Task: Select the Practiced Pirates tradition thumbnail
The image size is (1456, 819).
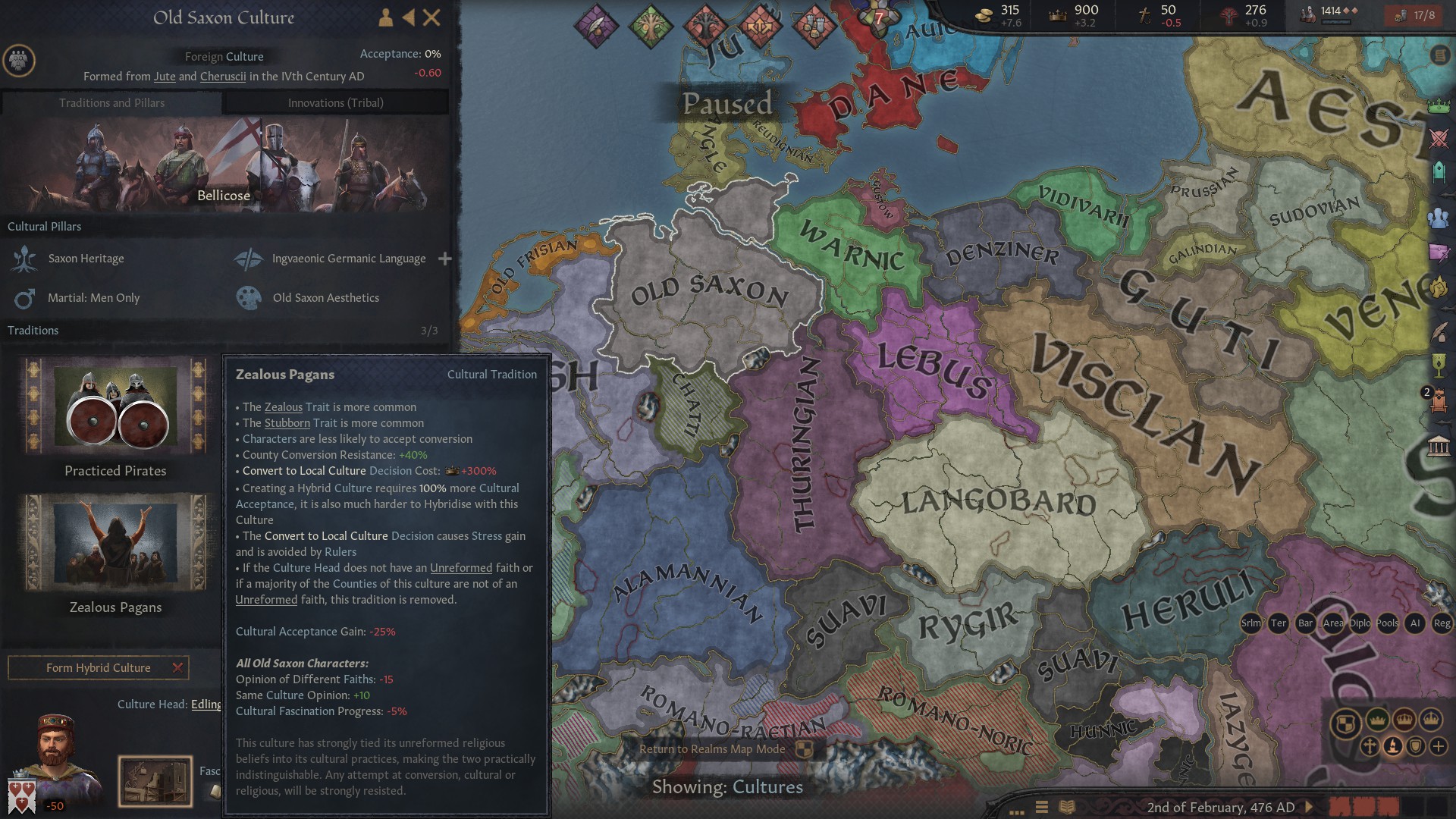Action: click(x=114, y=407)
